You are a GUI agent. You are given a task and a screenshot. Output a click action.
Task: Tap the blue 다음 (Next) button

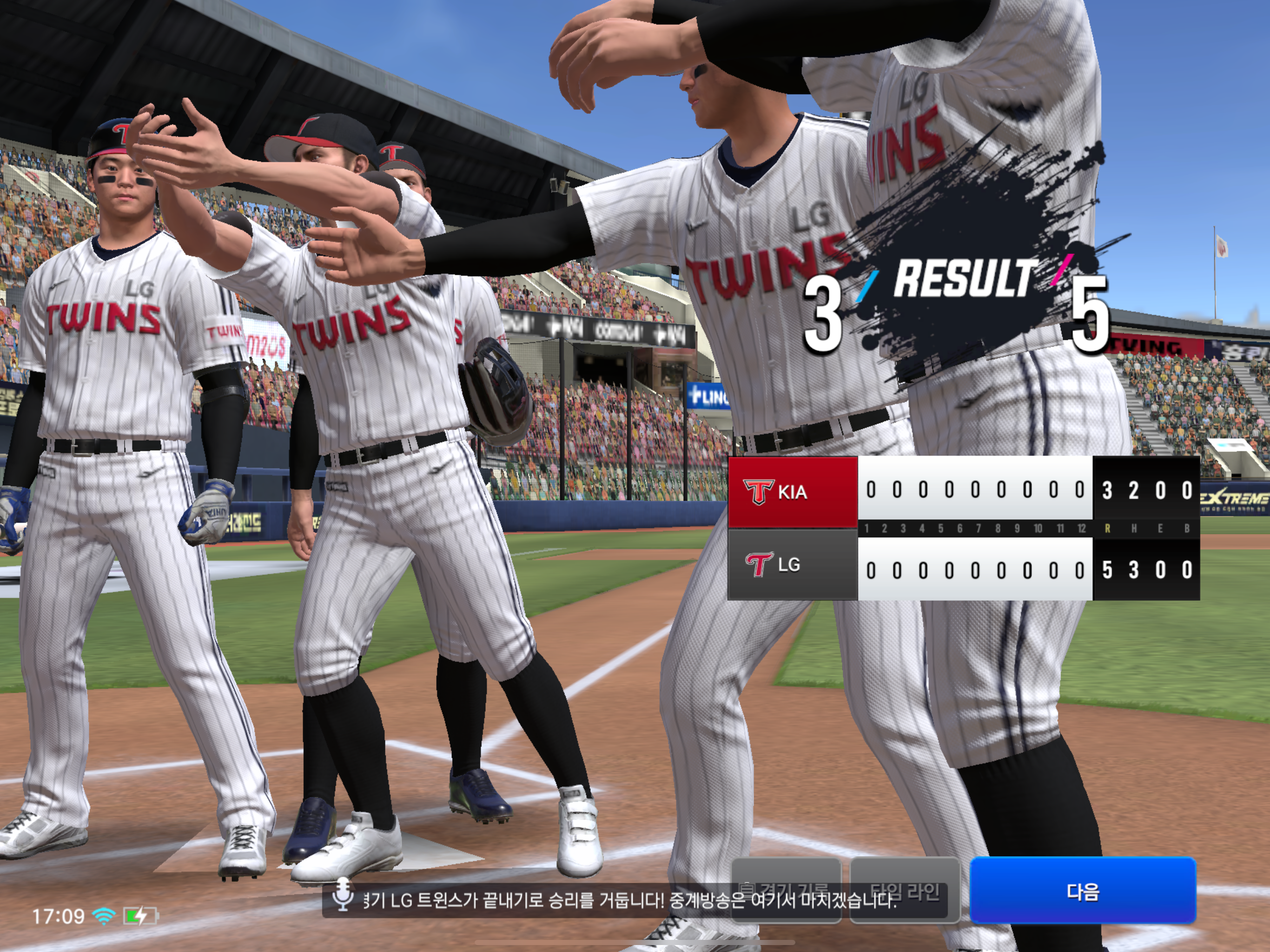(1082, 891)
